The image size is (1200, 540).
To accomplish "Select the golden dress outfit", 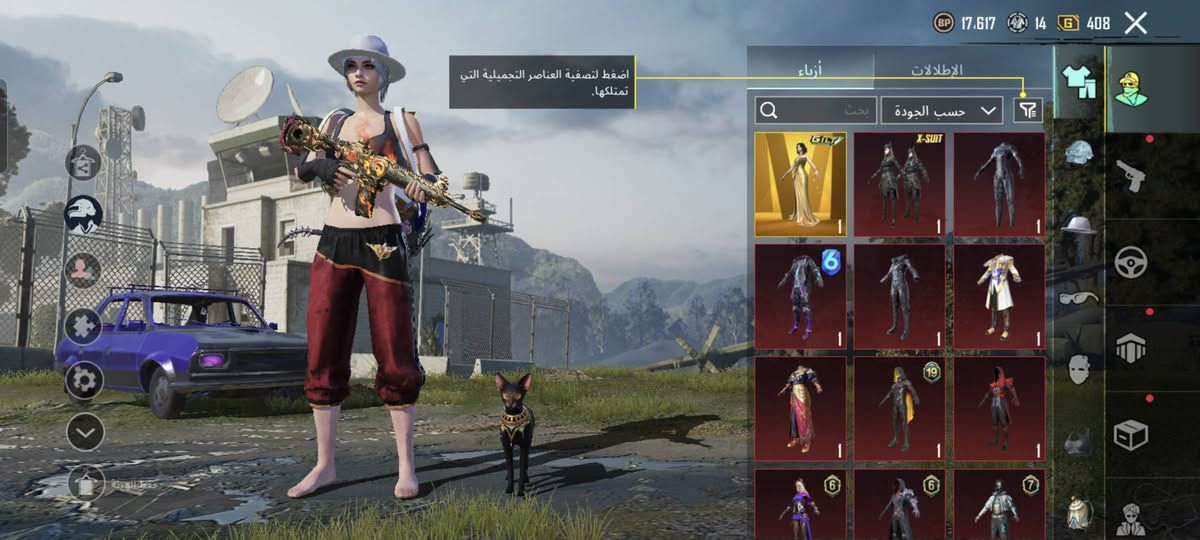I will pos(800,184).
